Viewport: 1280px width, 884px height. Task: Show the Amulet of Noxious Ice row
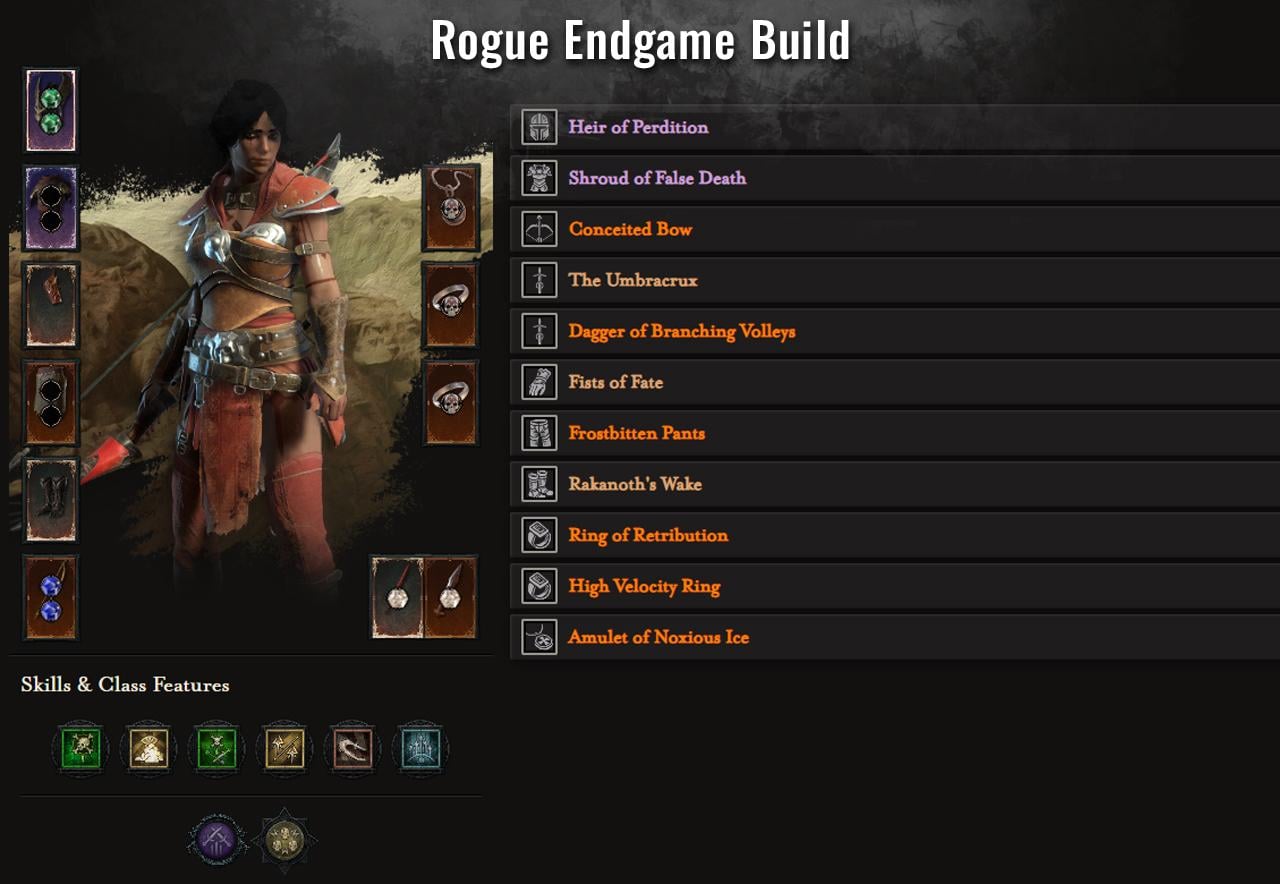(x=658, y=638)
